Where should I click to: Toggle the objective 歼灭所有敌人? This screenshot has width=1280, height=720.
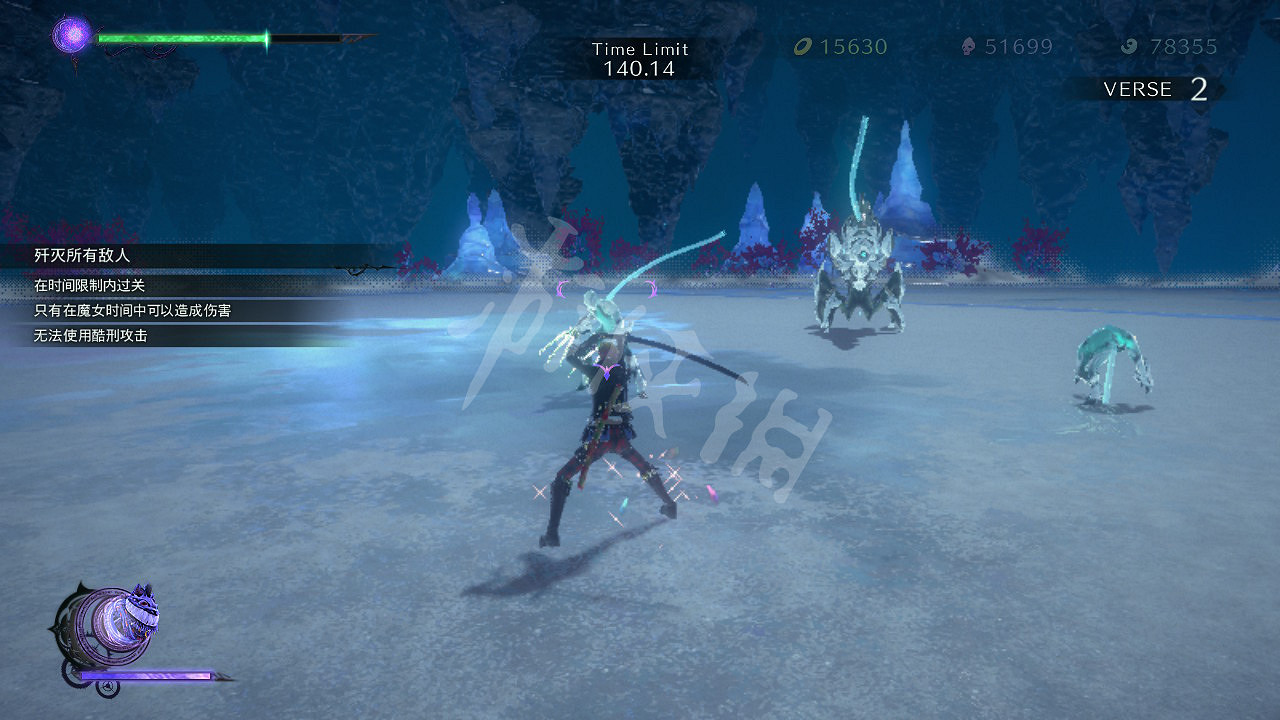pos(80,256)
